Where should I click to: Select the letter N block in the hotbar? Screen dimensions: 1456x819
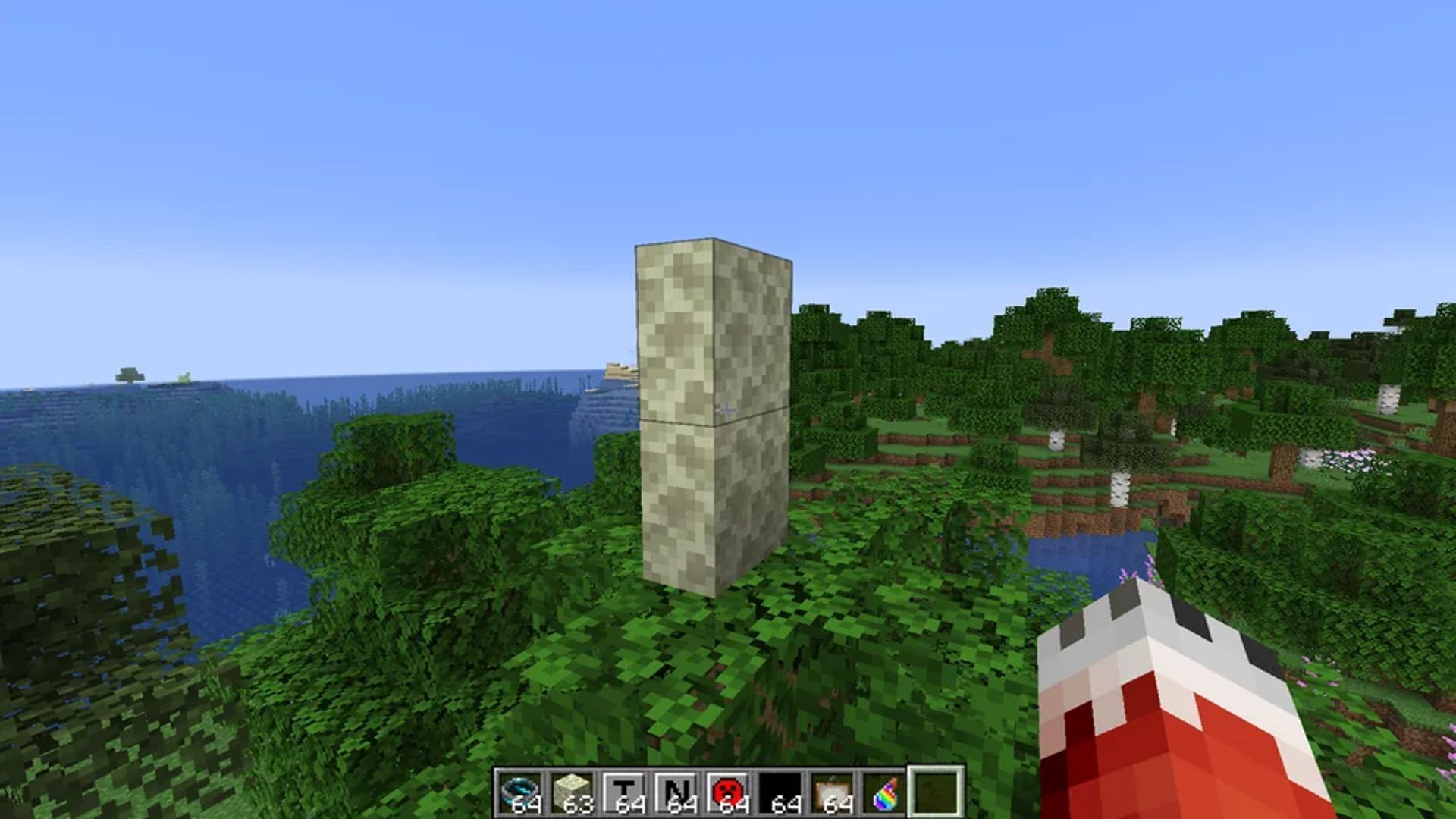[x=674, y=792]
